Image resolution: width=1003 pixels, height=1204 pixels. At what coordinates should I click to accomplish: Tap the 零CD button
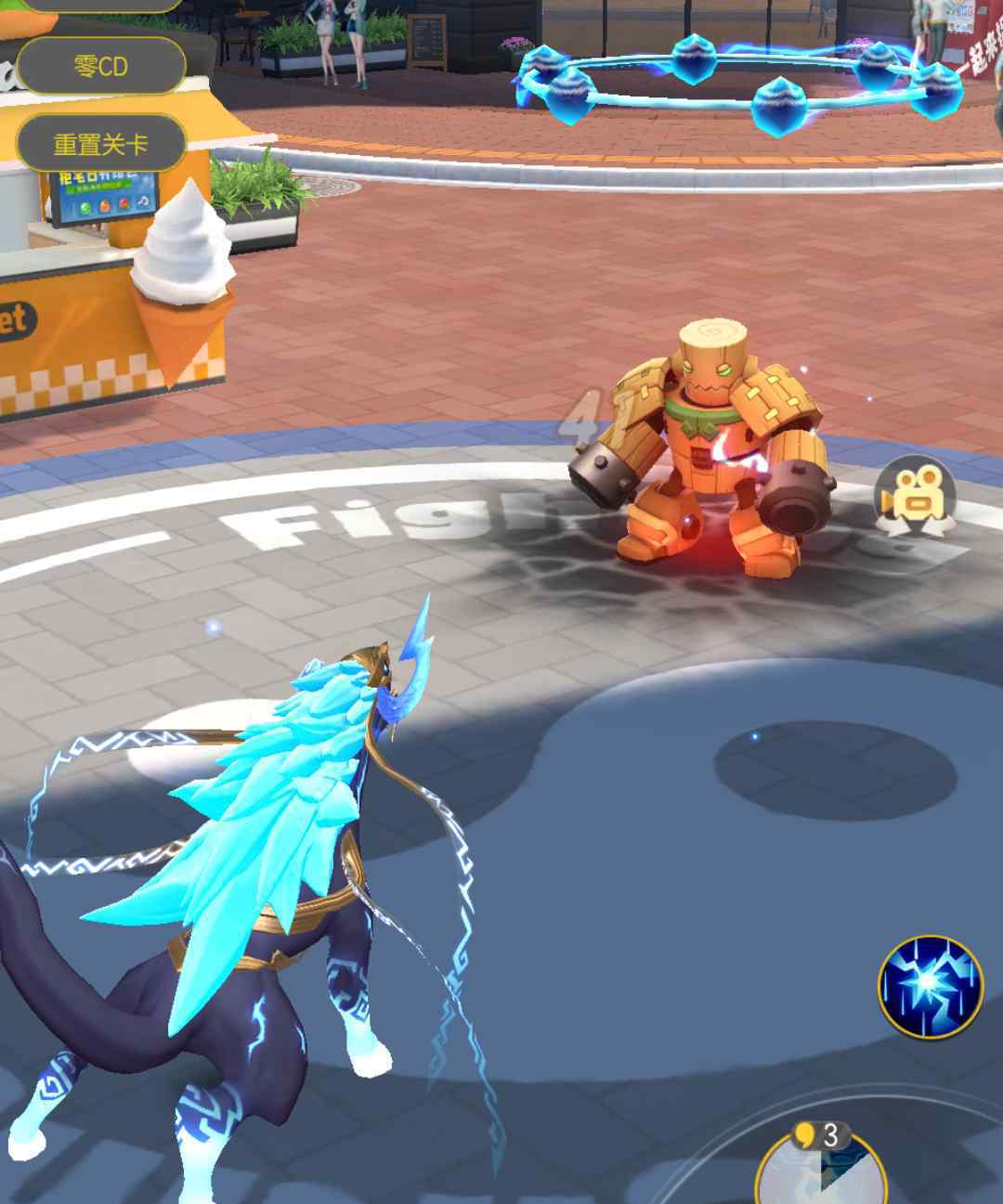click(x=100, y=66)
